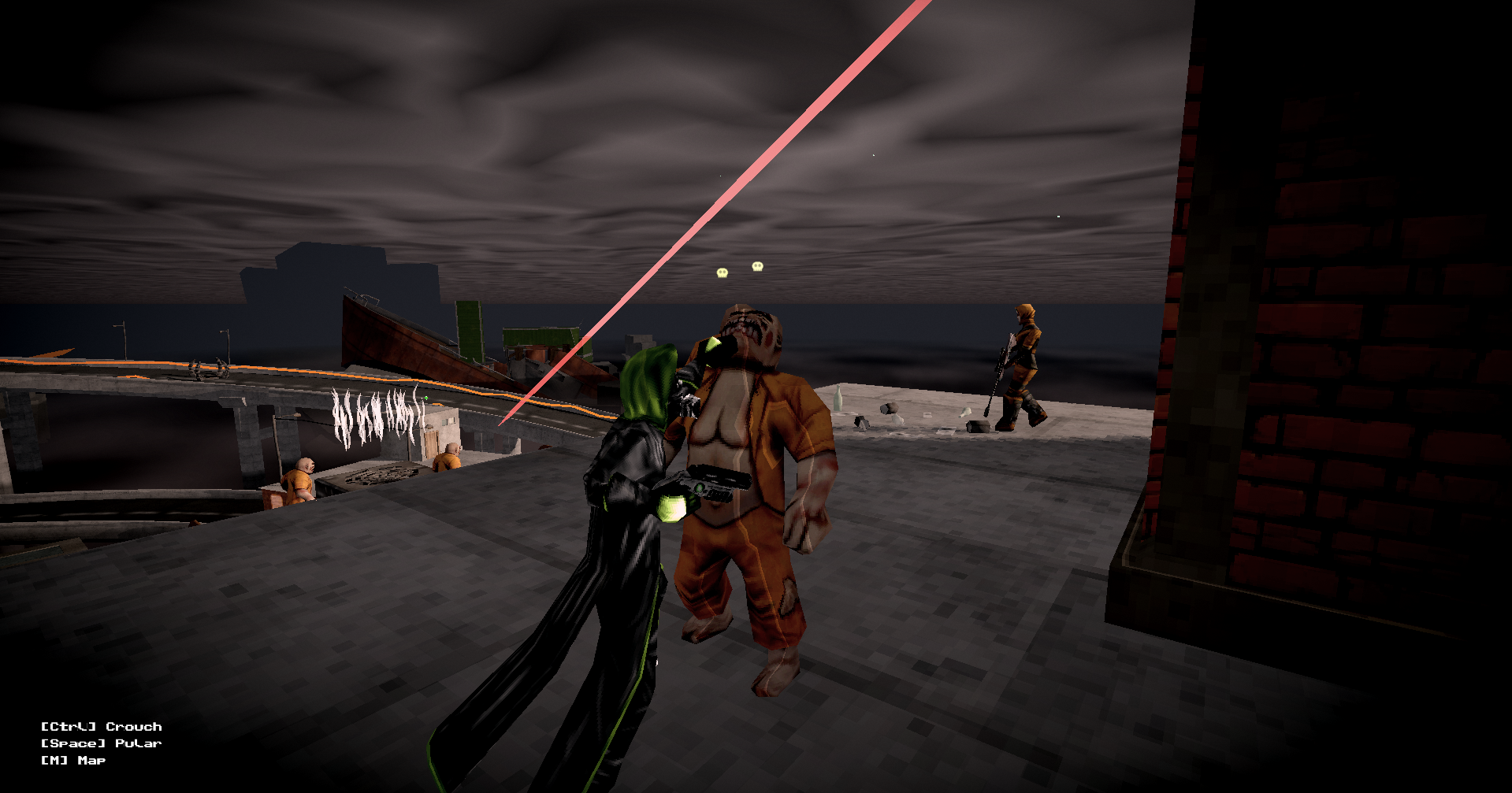Click the right skull marker in the sky
The height and width of the screenshot is (793, 1512).
pos(756,267)
